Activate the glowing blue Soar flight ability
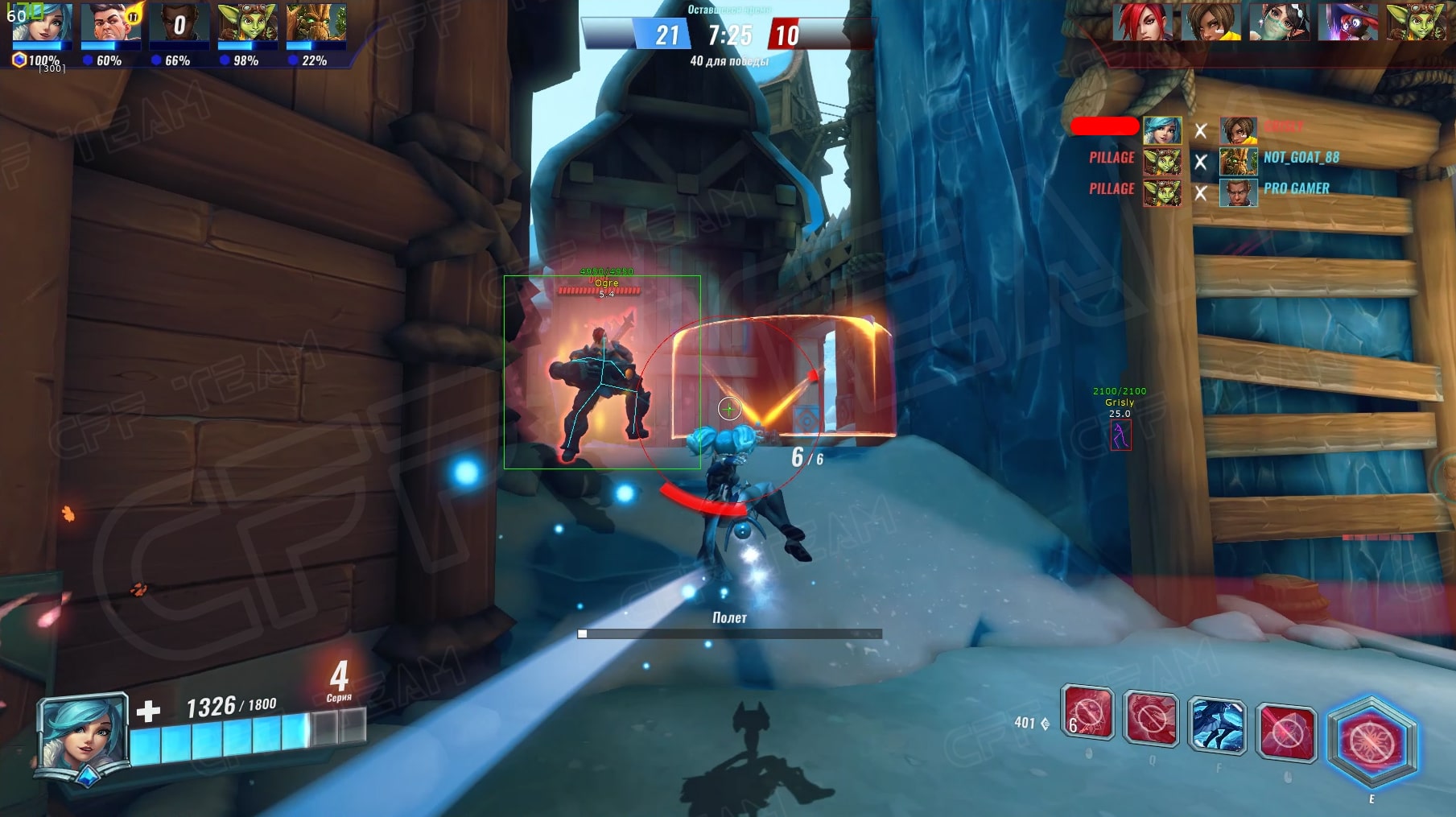1456x817 pixels. pyautogui.click(x=1216, y=725)
